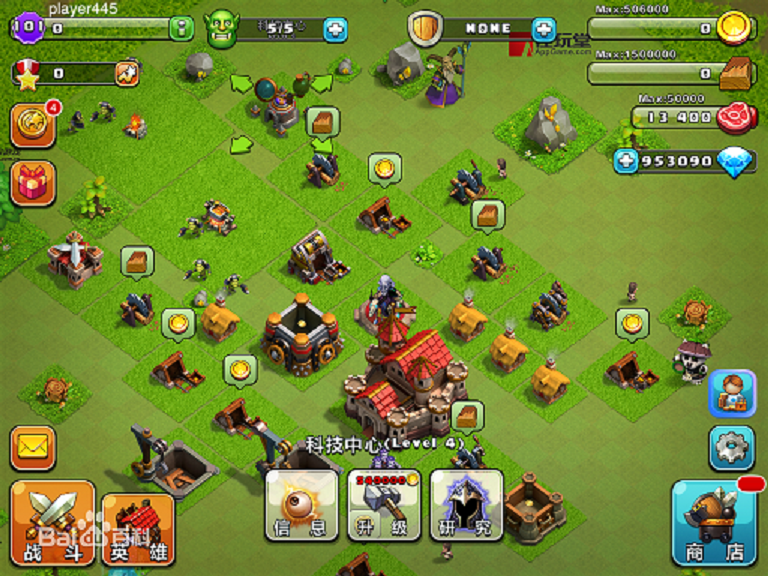Open the red gift box rewards
This screenshot has width=768, height=576.
(x=33, y=183)
